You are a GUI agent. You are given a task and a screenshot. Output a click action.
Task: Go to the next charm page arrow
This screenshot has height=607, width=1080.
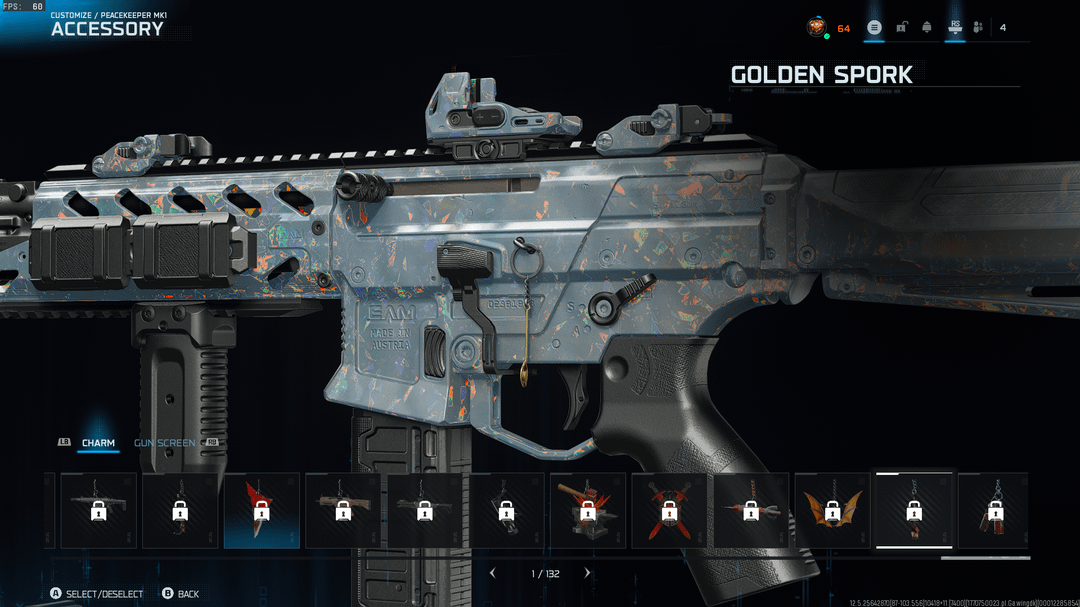click(587, 573)
